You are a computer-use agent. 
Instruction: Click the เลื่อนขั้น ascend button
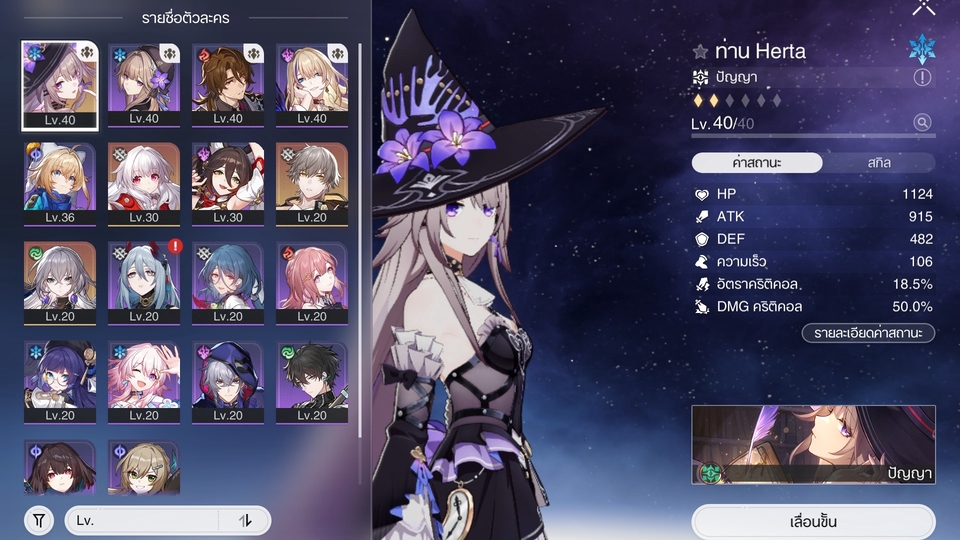(x=813, y=522)
